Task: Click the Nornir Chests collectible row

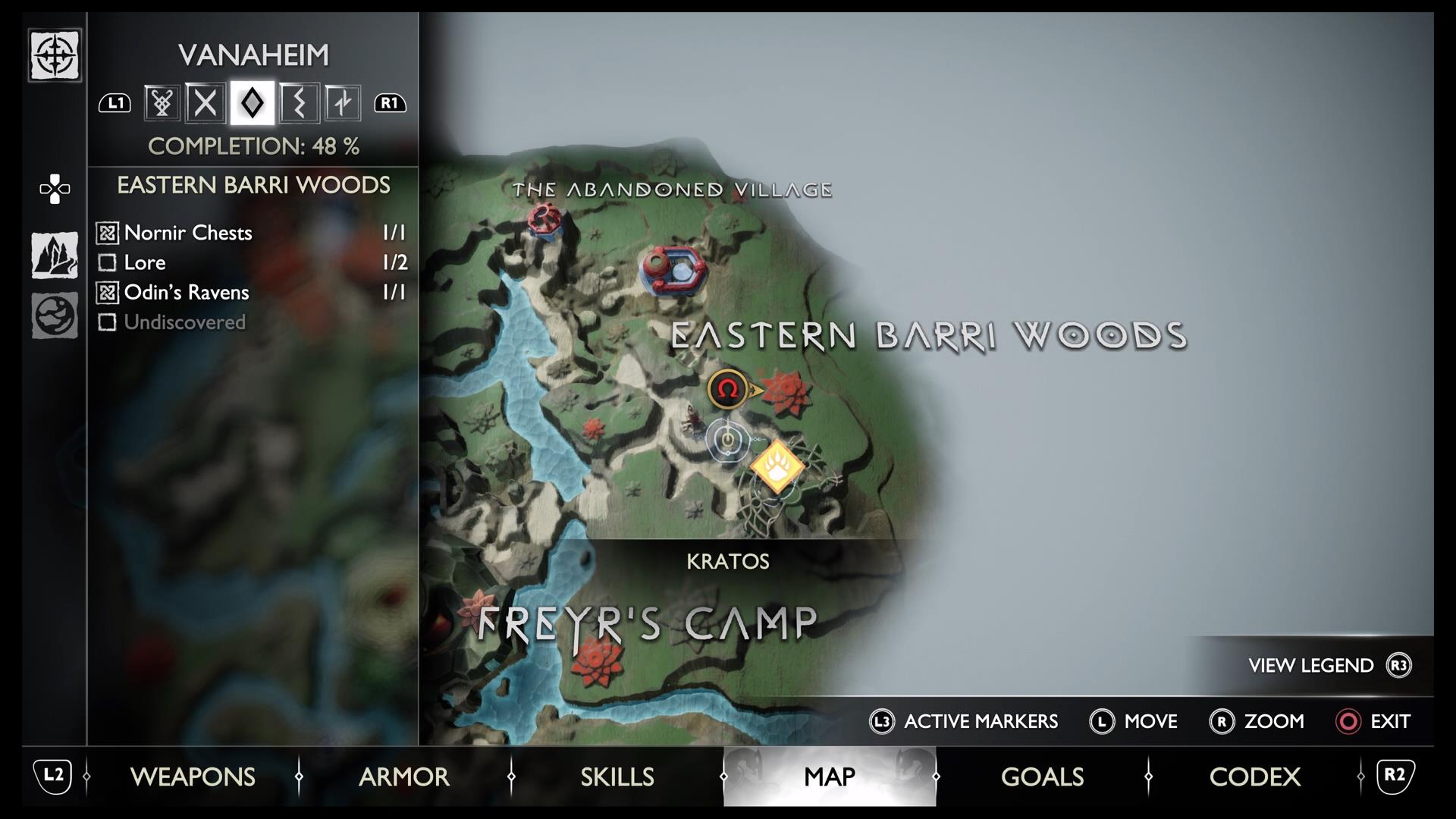Action: pos(253,233)
